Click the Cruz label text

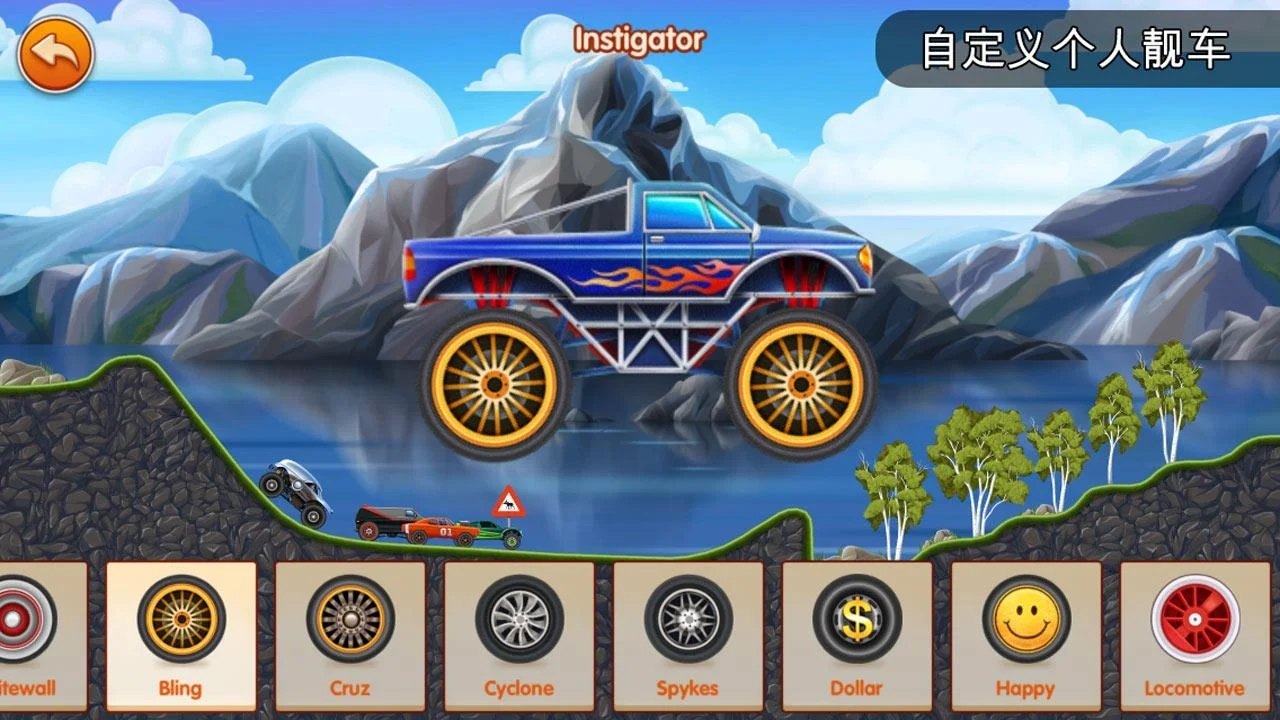coord(351,688)
